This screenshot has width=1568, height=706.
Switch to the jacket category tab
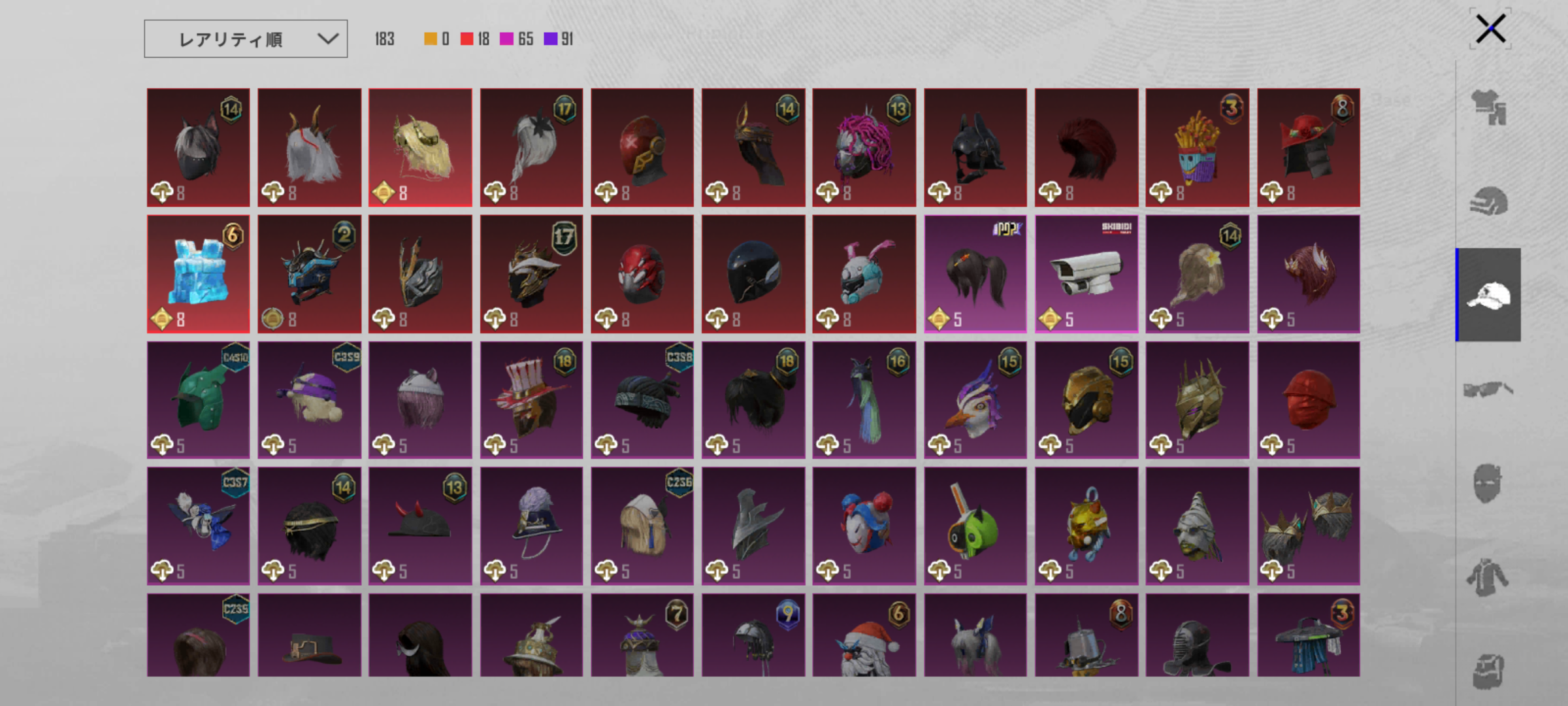[1488, 578]
